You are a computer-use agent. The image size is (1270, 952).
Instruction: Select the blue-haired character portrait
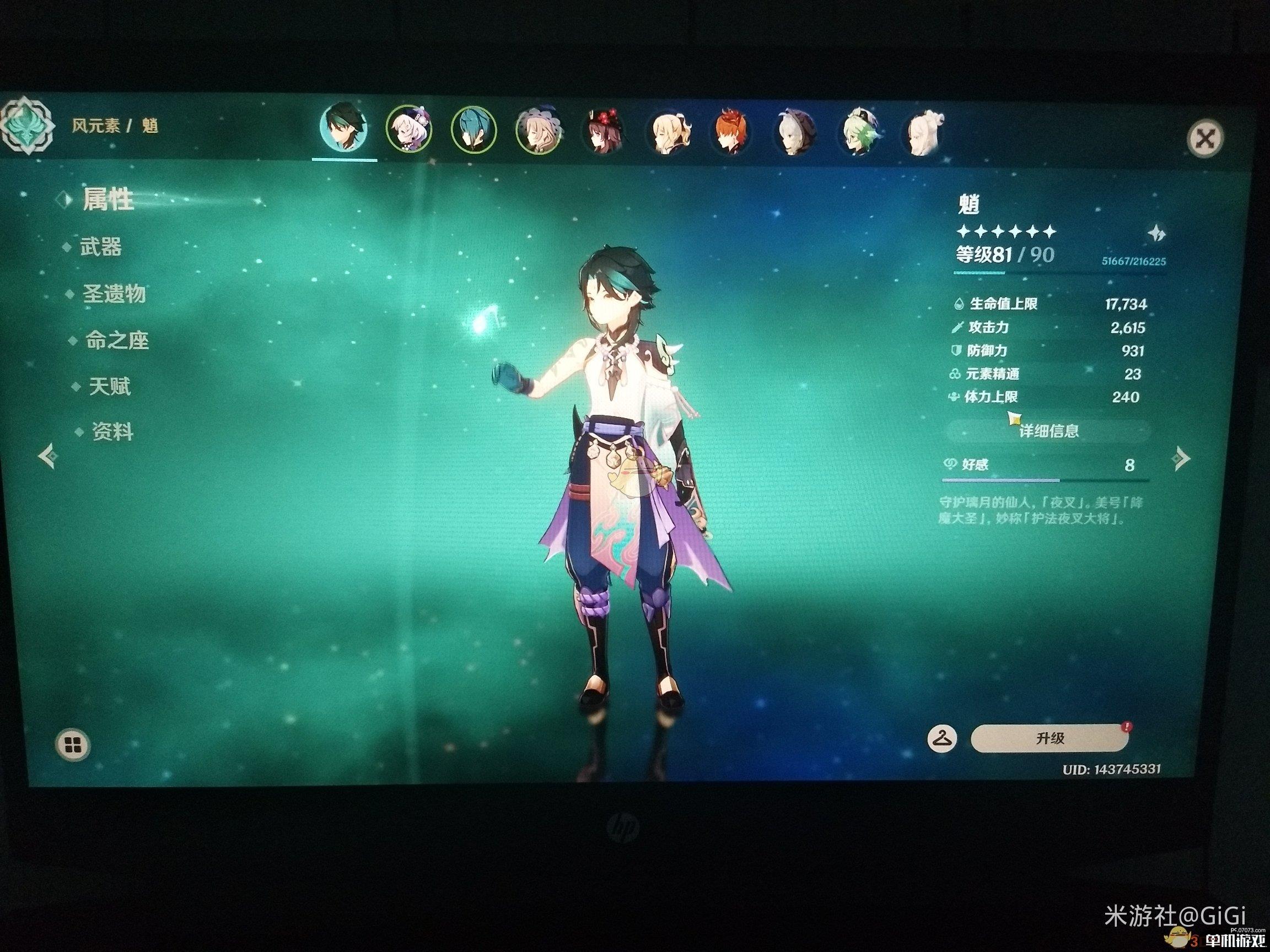coord(473,130)
